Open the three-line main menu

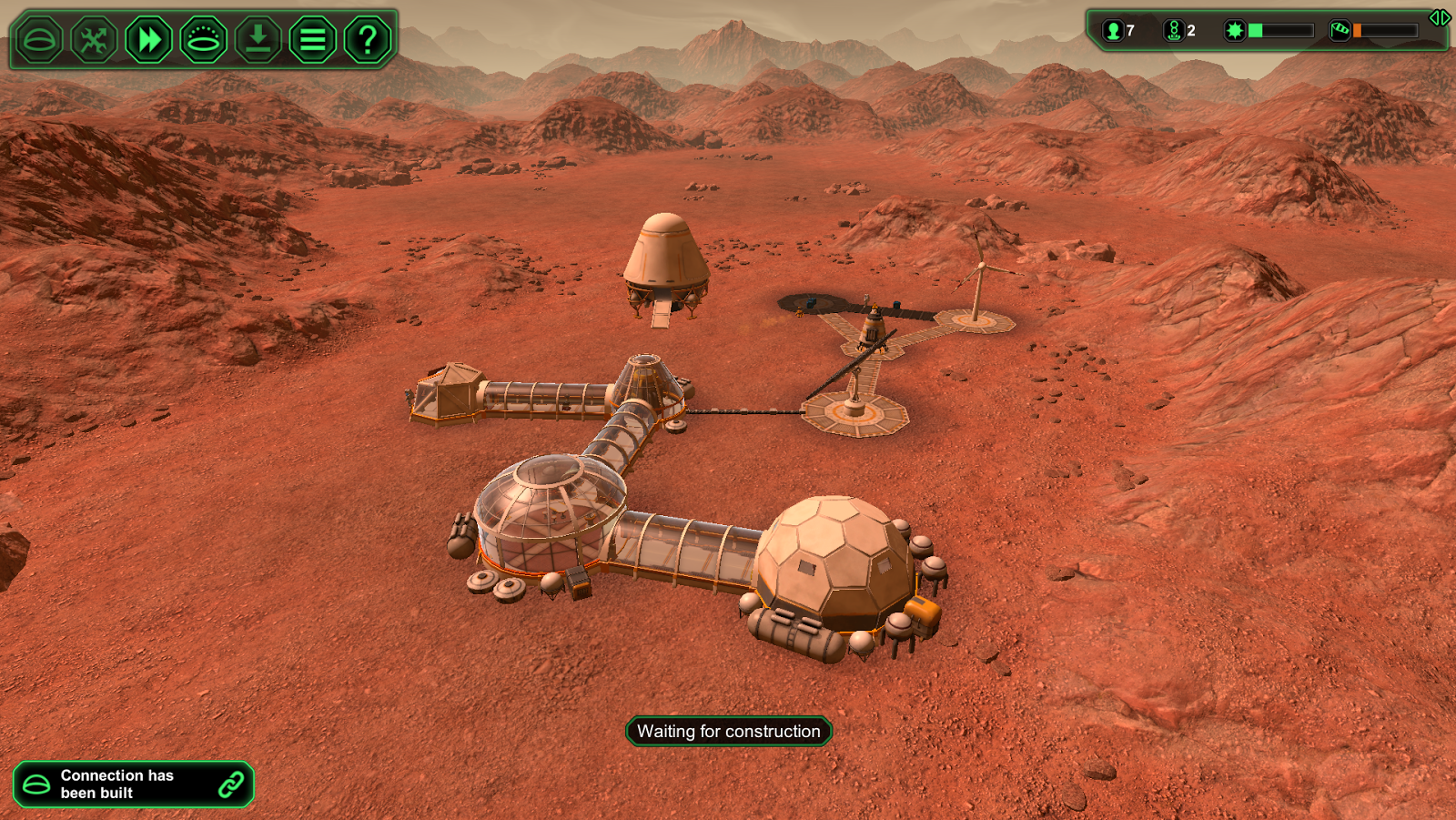[313, 40]
